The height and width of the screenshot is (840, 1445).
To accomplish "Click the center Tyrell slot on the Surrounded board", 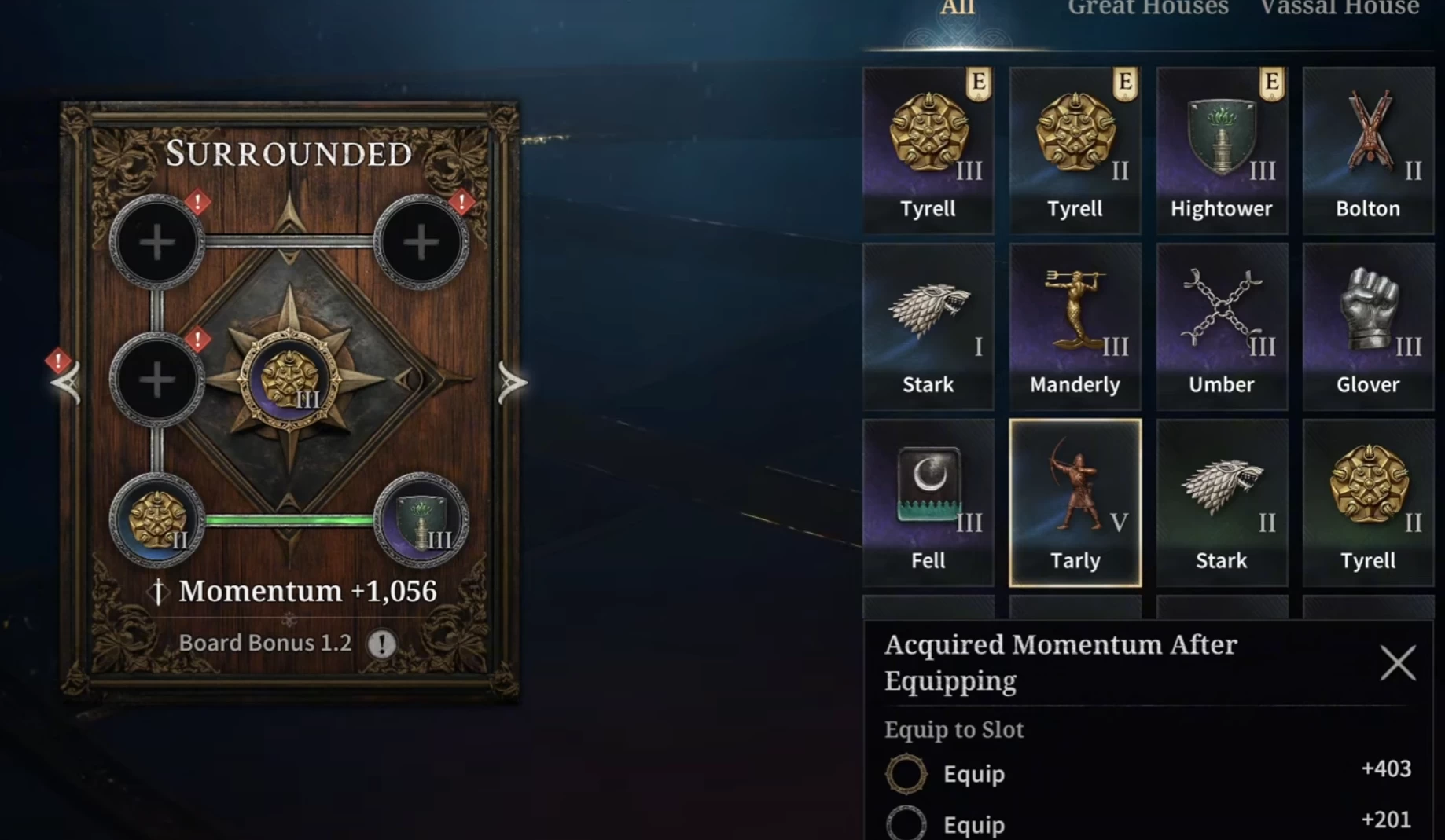I will point(290,381).
